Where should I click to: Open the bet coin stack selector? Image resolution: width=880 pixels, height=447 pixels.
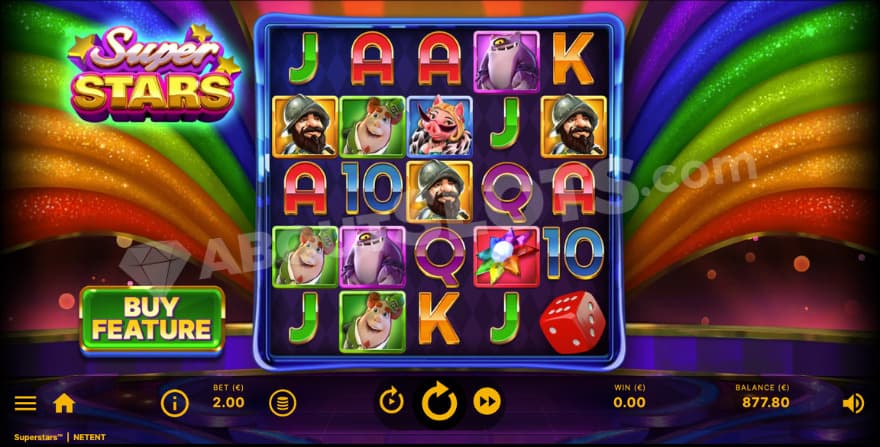pyautogui.click(x=282, y=403)
